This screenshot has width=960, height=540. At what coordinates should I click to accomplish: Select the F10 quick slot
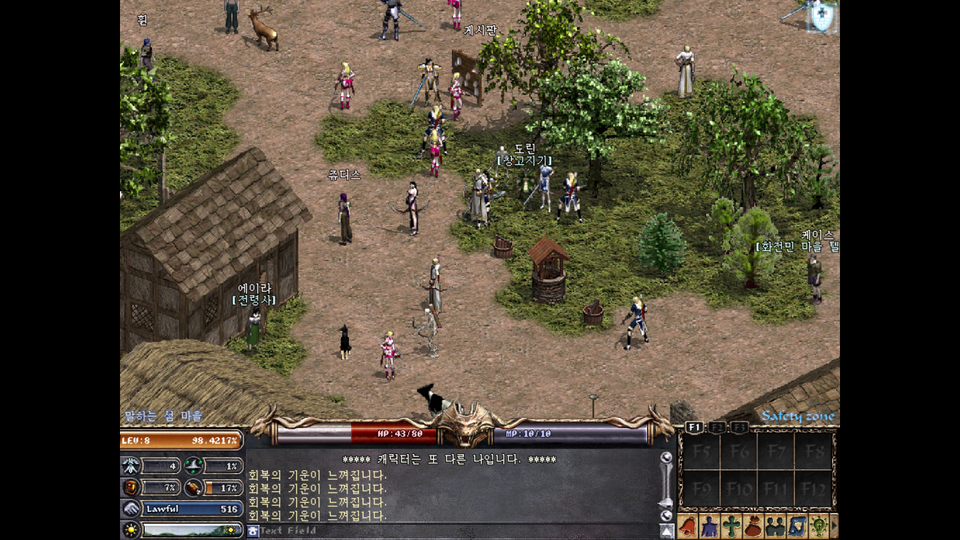pos(738,490)
